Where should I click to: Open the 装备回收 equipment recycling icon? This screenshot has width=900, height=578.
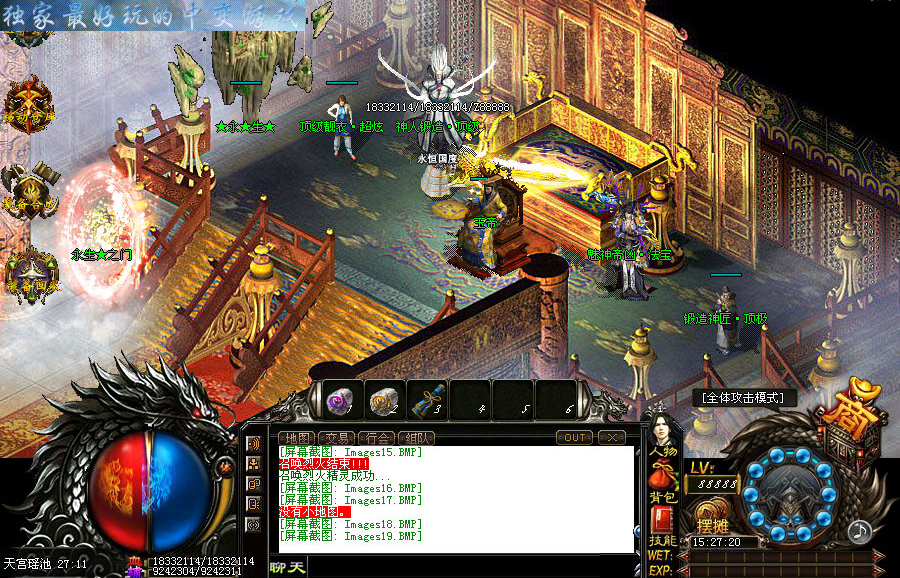(28, 270)
